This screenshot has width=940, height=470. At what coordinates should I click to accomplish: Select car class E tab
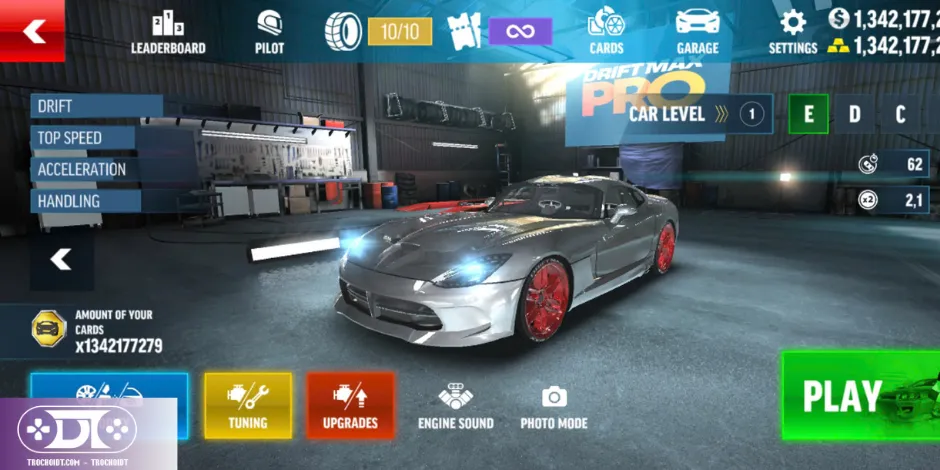[x=808, y=114]
